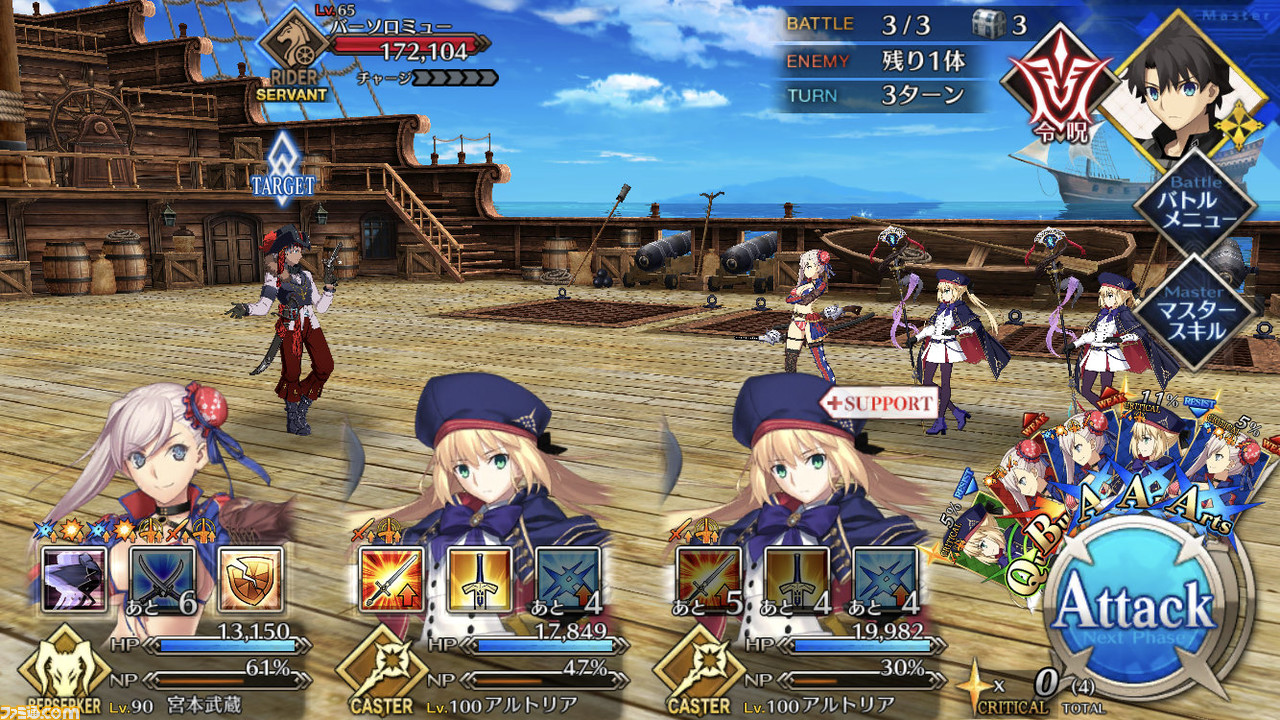Activate middle Artoria's red sword attack skill
The height and width of the screenshot is (720, 1280).
click(391, 579)
